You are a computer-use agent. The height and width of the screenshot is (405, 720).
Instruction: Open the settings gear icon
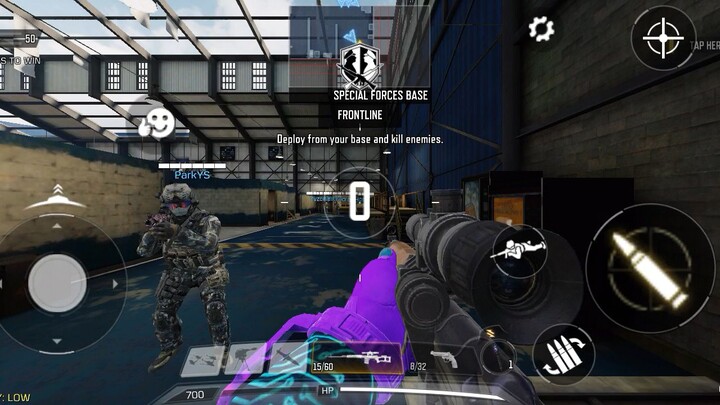click(541, 29)
